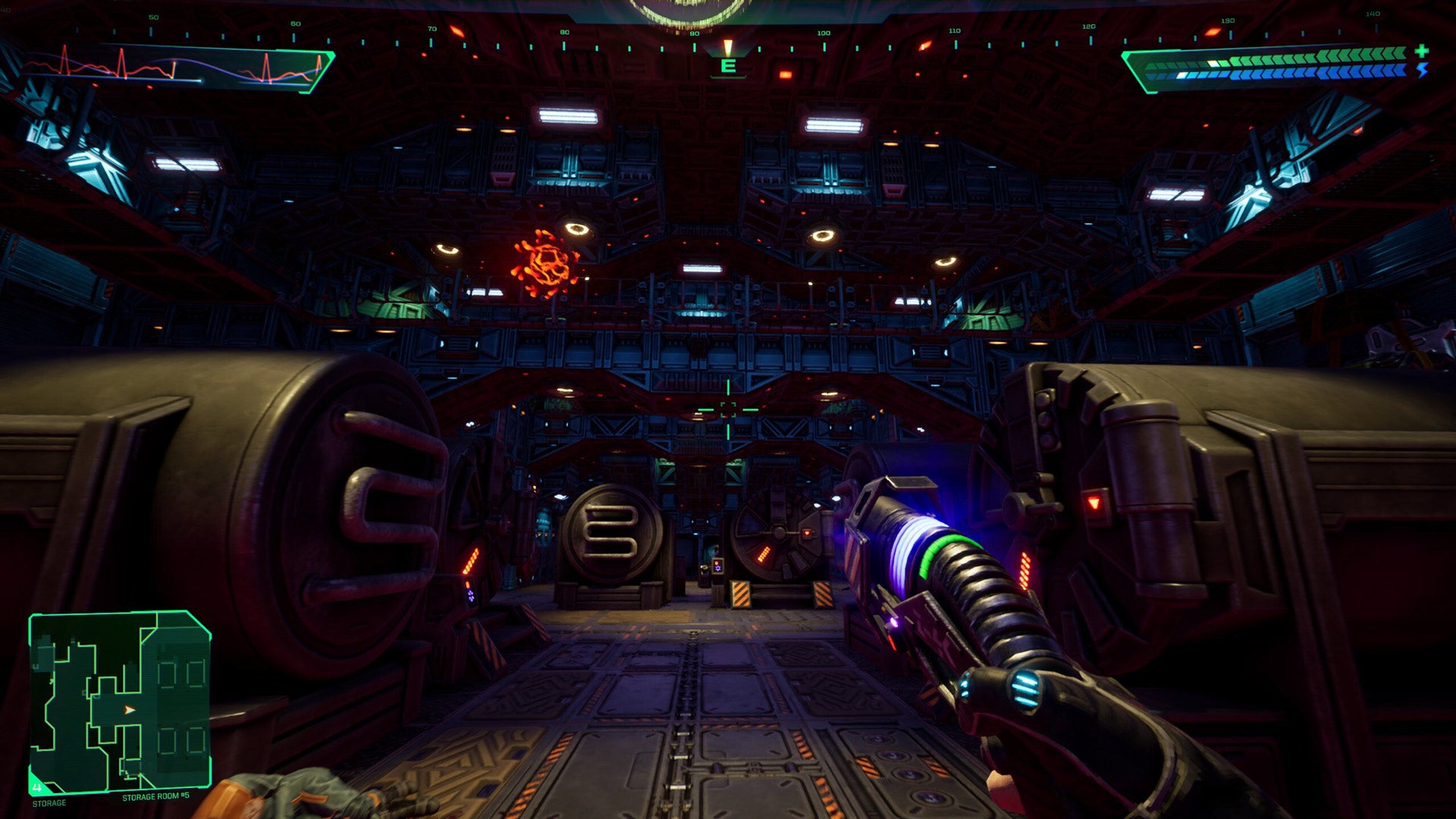Click the small green keypad terminal ahead

click(717, 565)
